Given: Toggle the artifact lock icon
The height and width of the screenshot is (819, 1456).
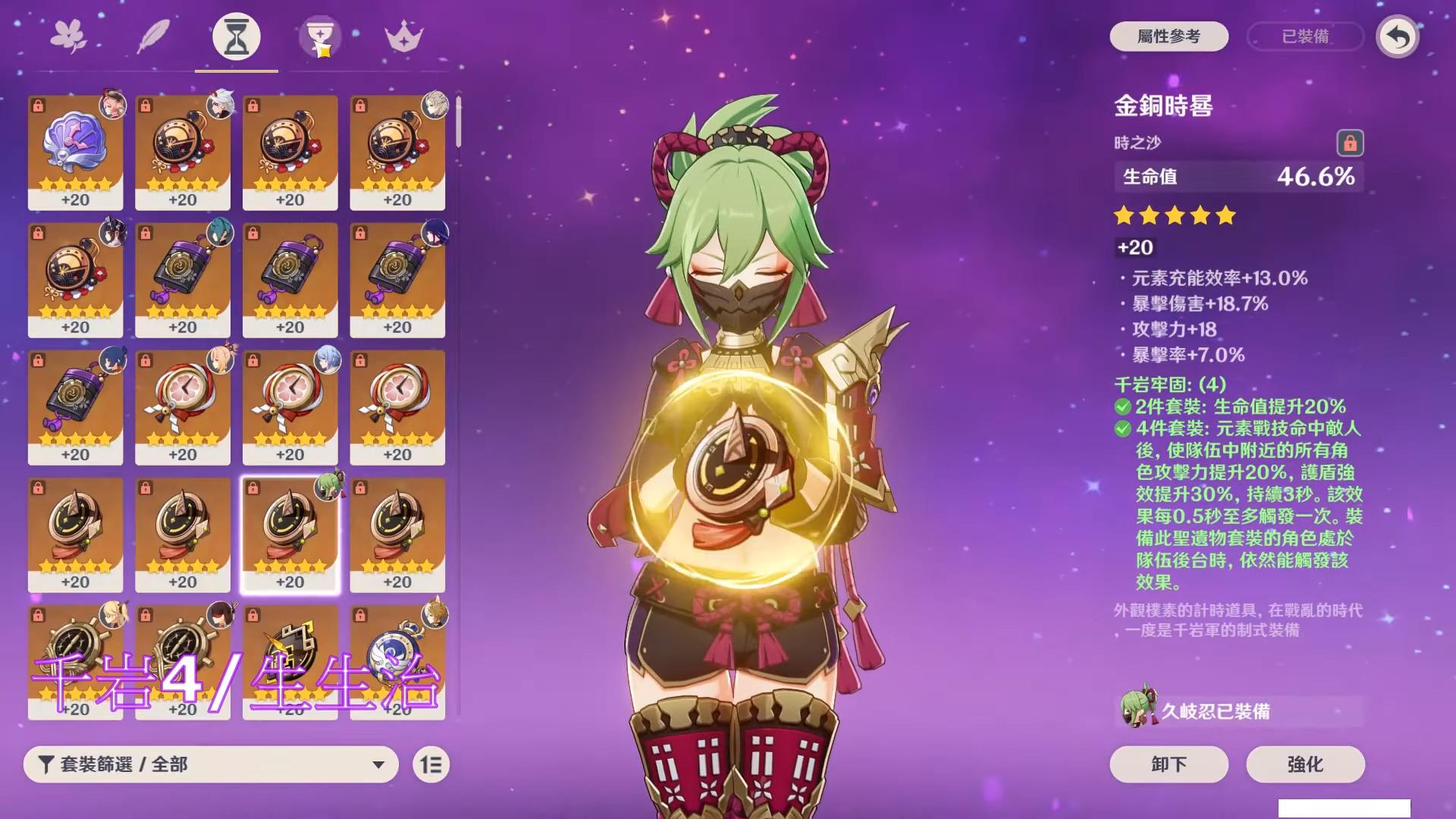Looking at the screenshot, I should [x=1349, y=143].
